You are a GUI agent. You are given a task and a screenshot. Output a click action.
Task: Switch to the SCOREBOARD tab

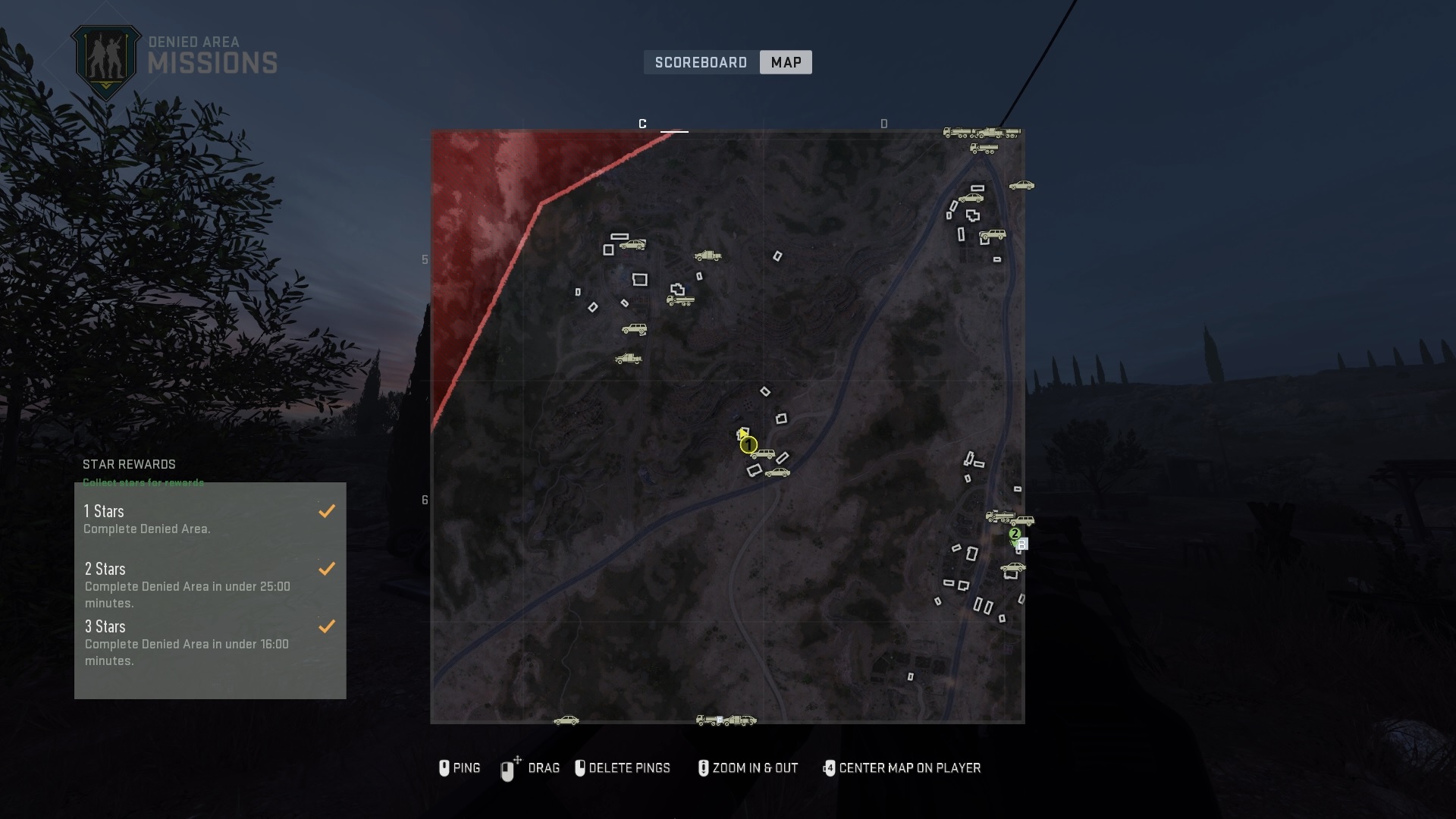point(700,62)
